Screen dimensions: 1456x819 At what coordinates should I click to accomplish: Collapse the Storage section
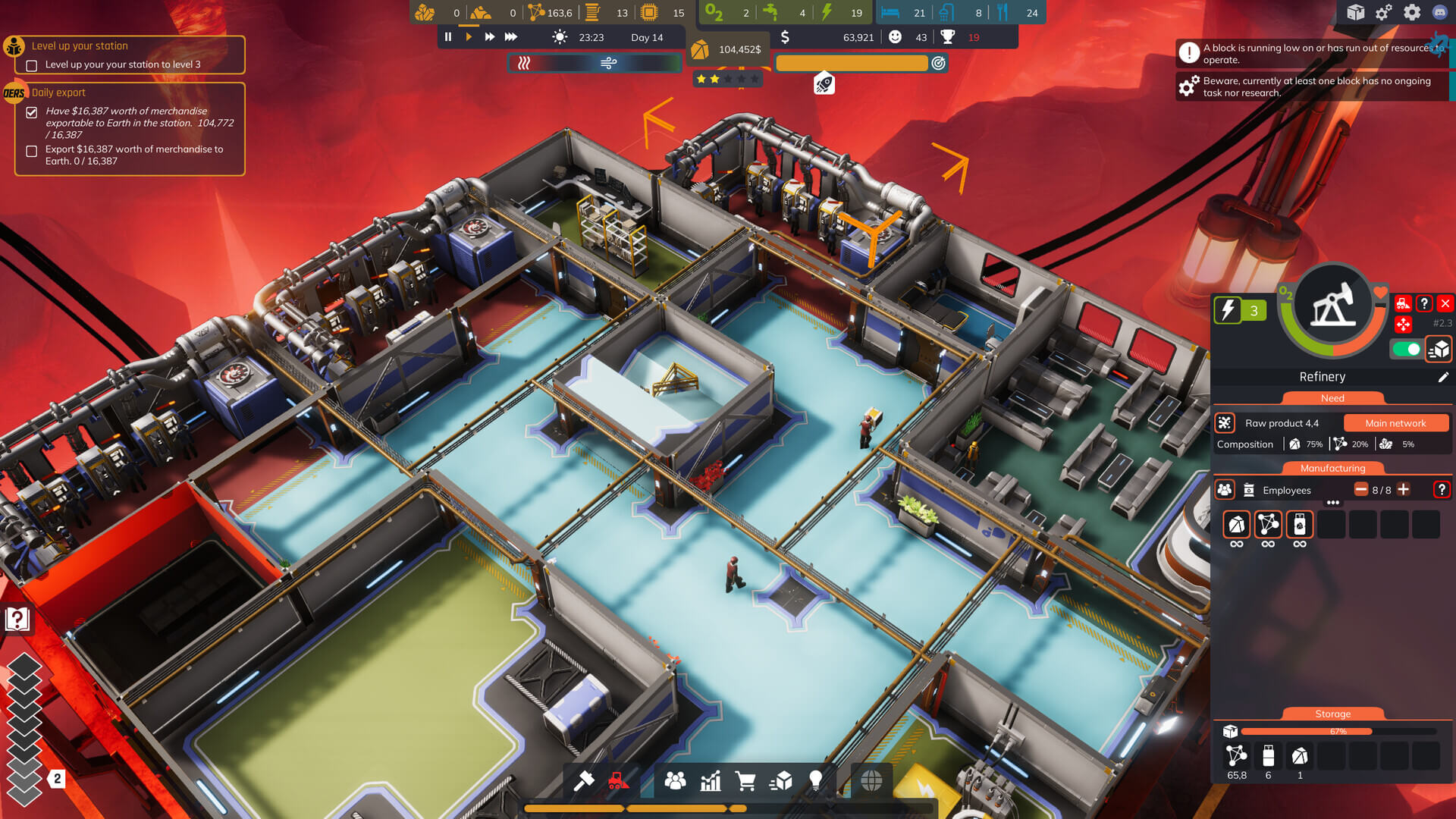pos(1332,714)
